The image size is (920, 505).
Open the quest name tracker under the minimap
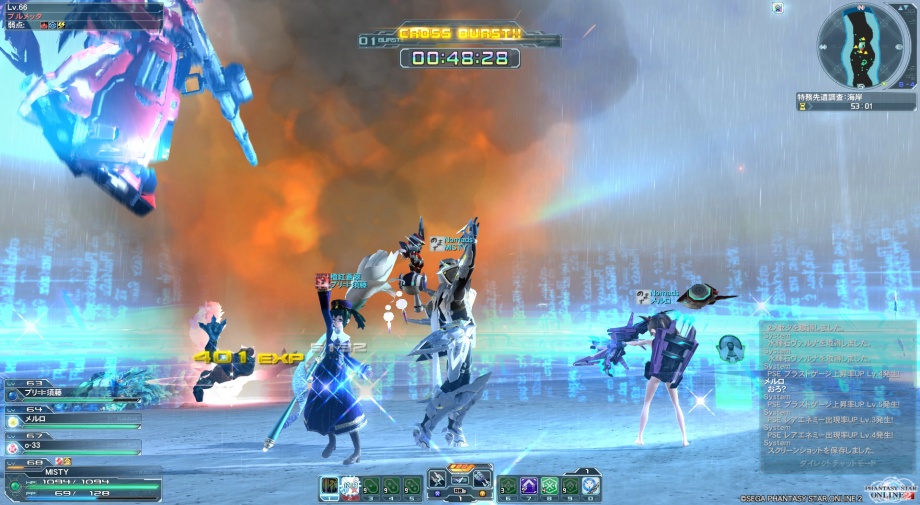(855, 100)
